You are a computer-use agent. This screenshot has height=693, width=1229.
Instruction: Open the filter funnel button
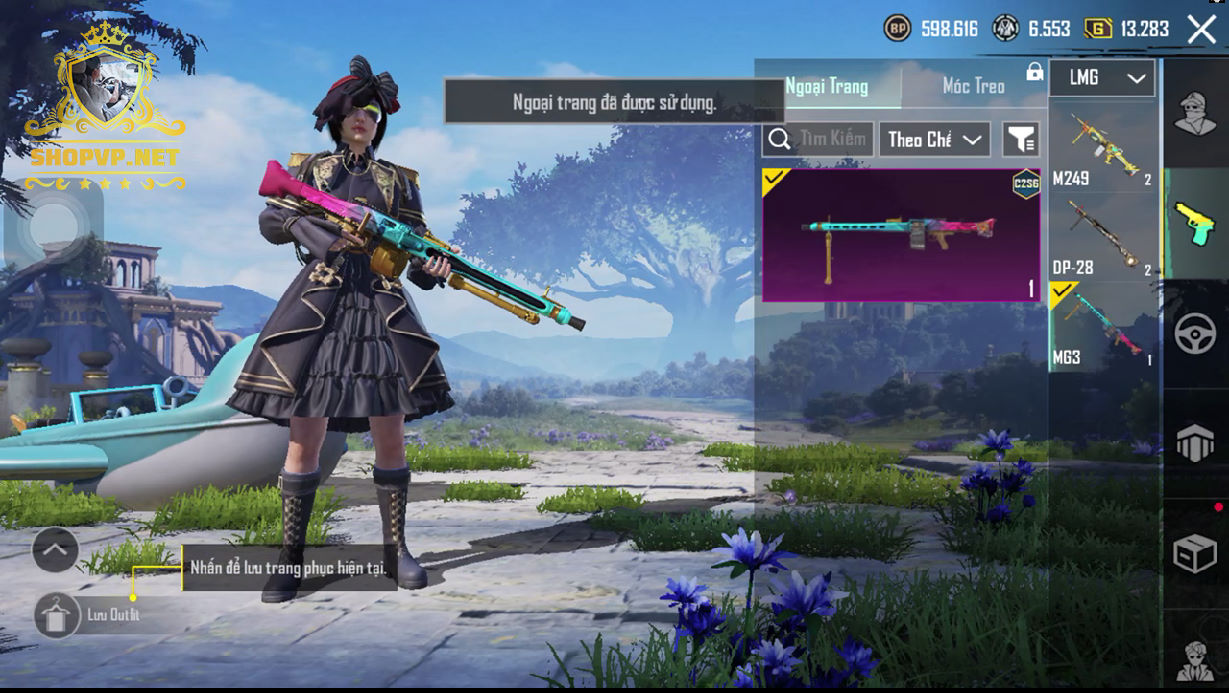click(x=1021, y=140)
